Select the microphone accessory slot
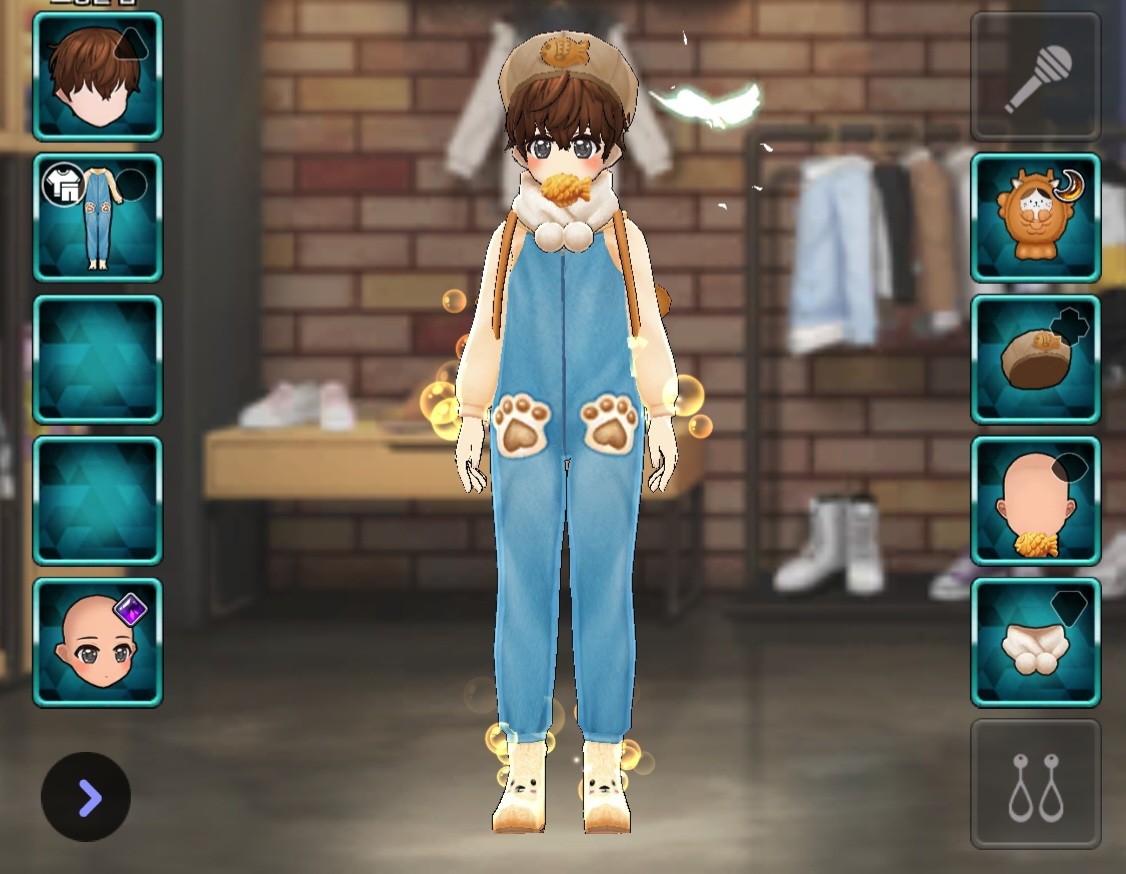This screenshot has width=1126, height=874. pyautogui.click(x=1036, y=76)
